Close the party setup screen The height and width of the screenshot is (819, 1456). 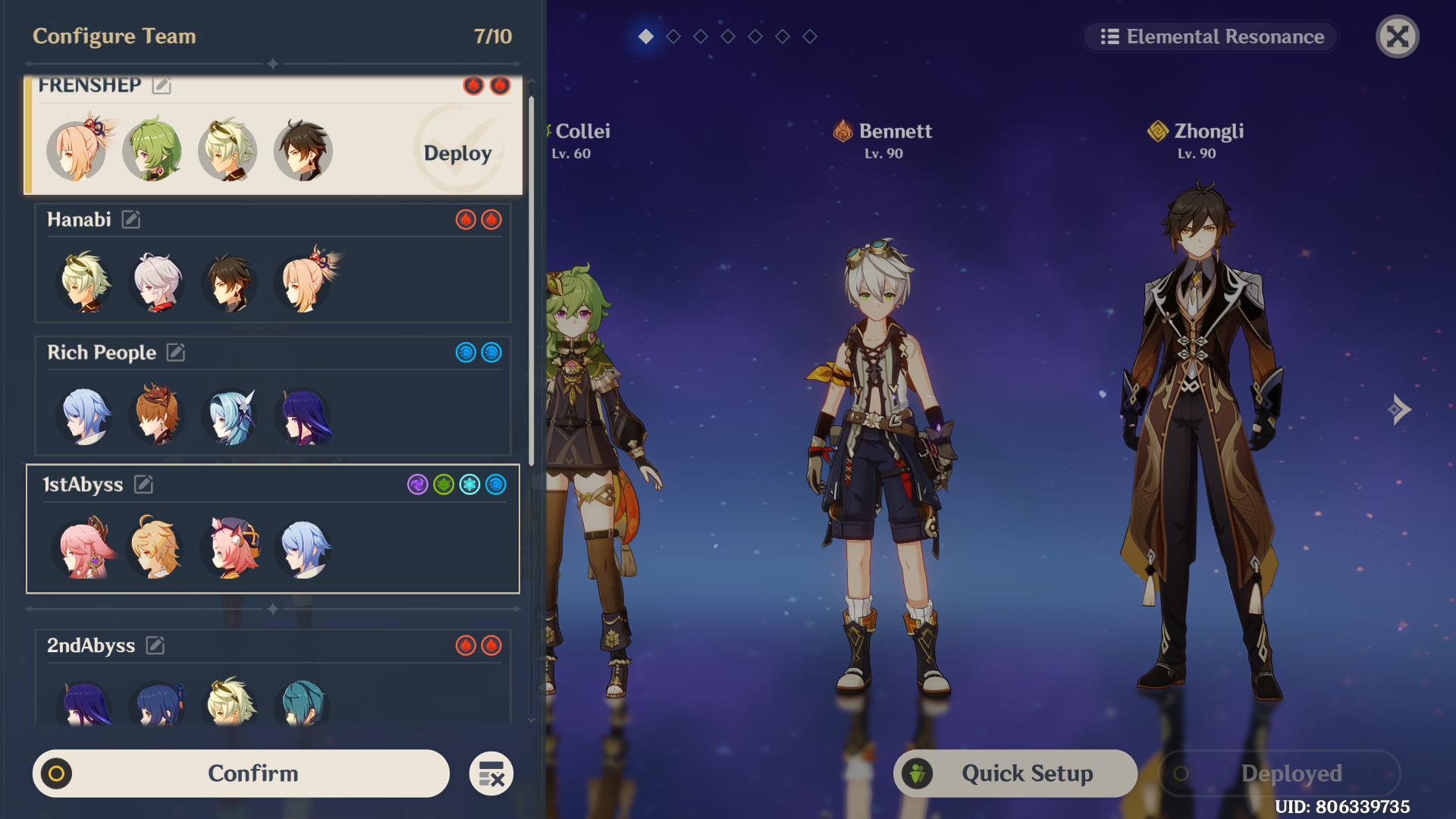1397,36
